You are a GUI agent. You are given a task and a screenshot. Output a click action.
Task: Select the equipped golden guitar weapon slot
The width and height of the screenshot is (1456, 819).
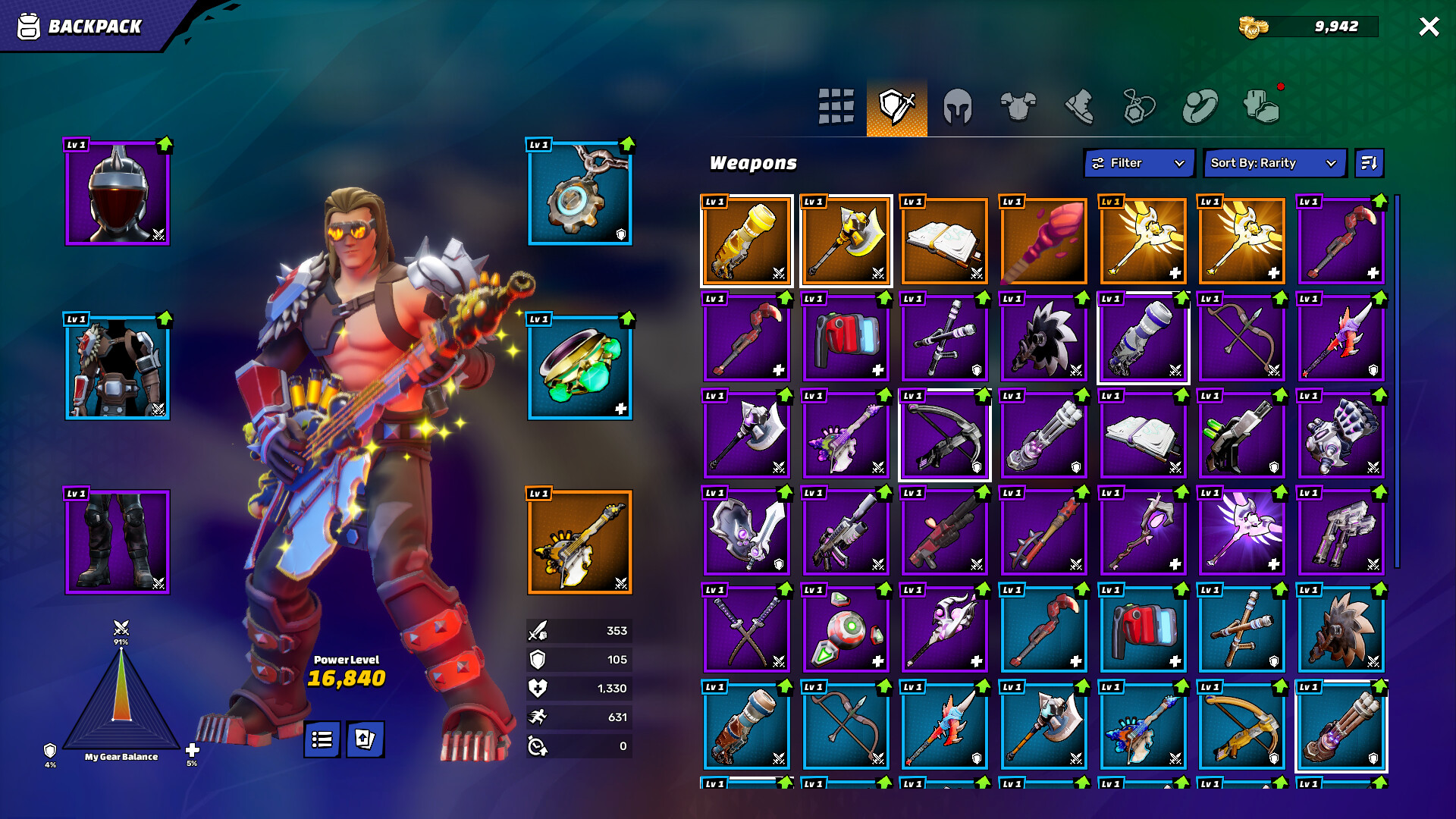point(579,541)
